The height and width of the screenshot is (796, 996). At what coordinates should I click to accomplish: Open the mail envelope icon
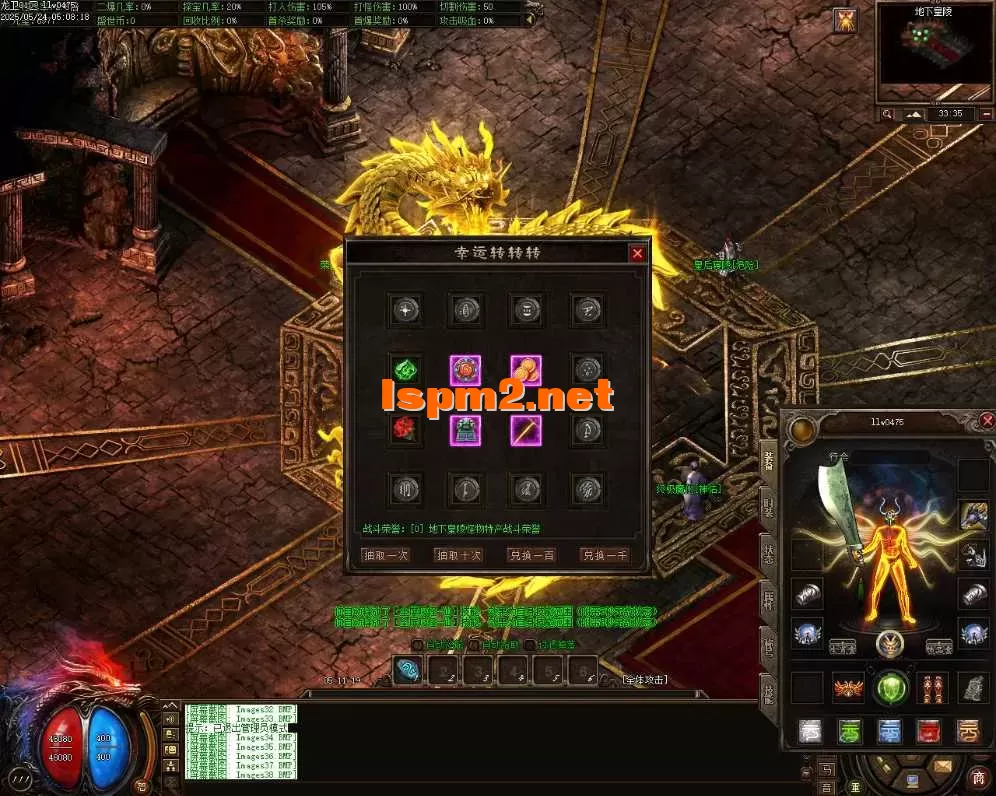click(x=941, y=766)
